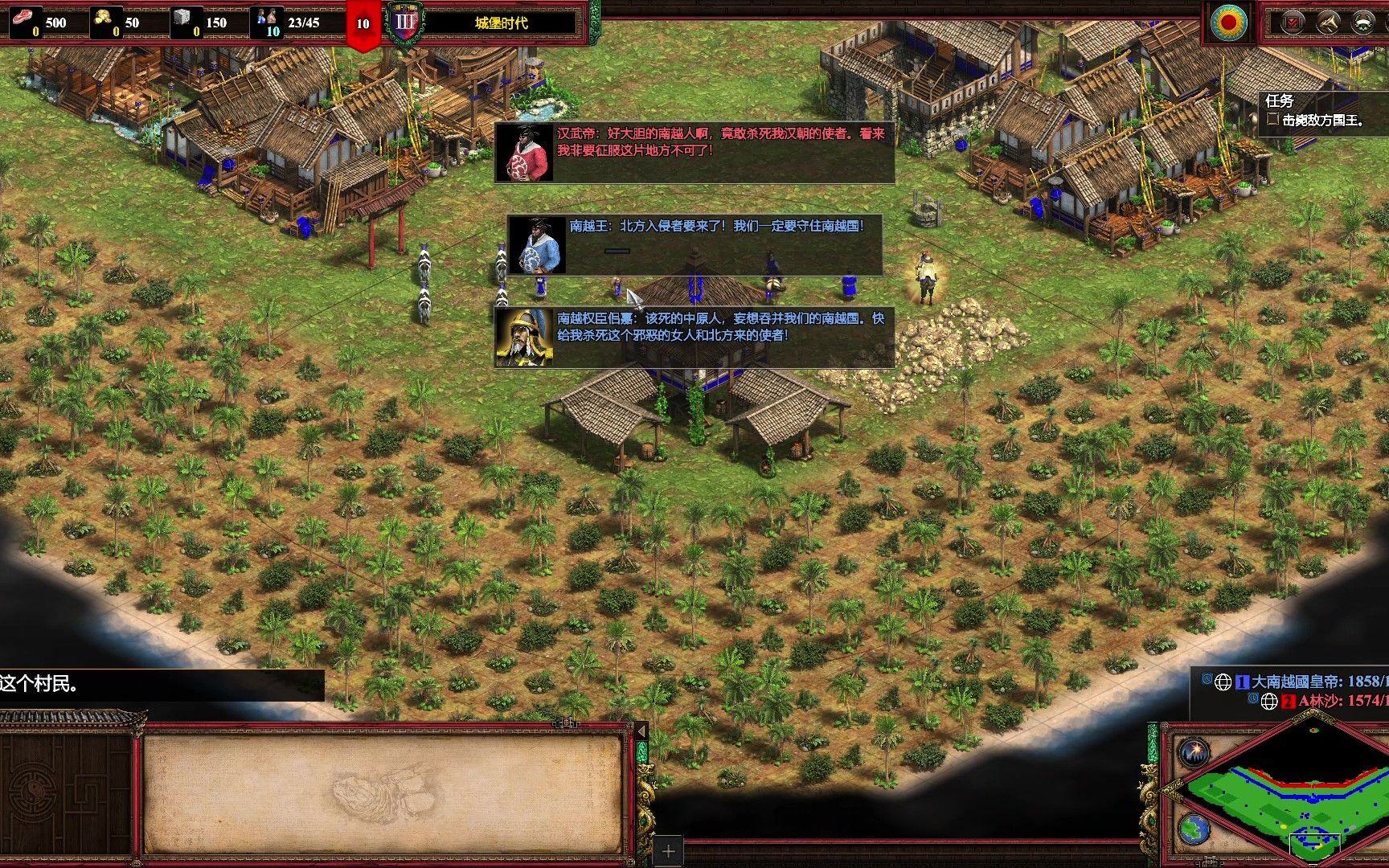Screen dimensions: 1389x868
Task: Click the food resource icon
Action: point(25,18)
